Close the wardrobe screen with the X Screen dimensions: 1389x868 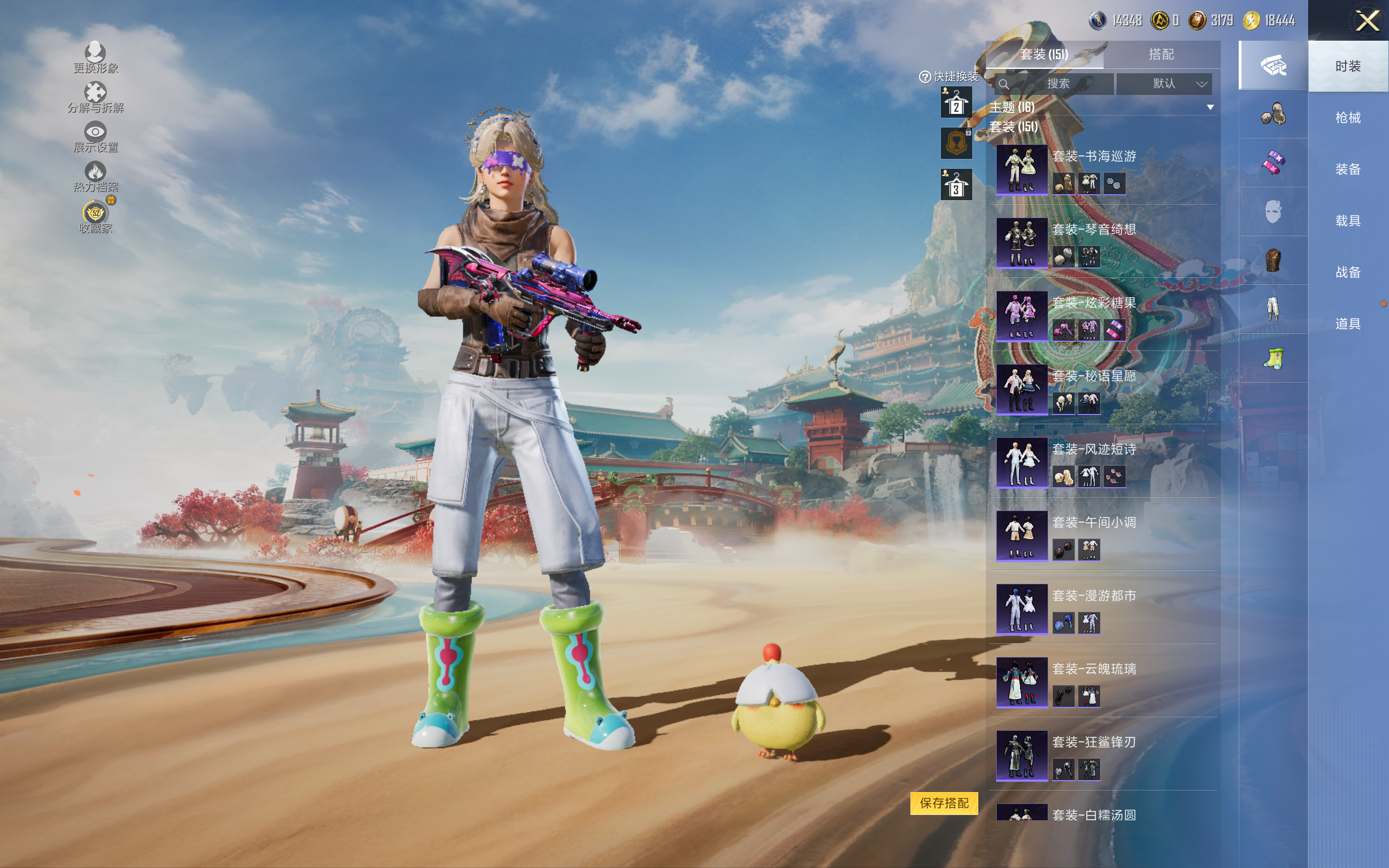[1367, 22]
